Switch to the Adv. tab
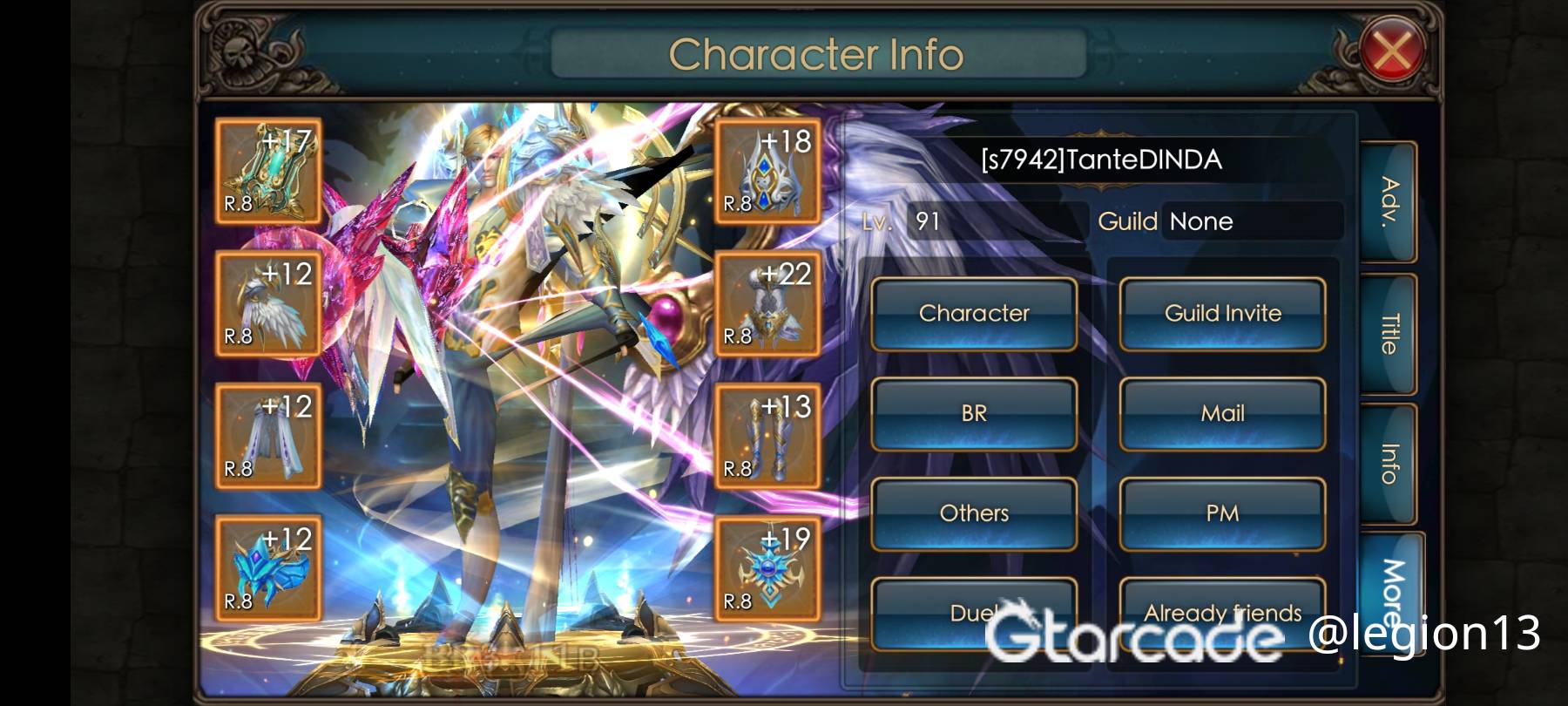 click(x=1389, y=202)
